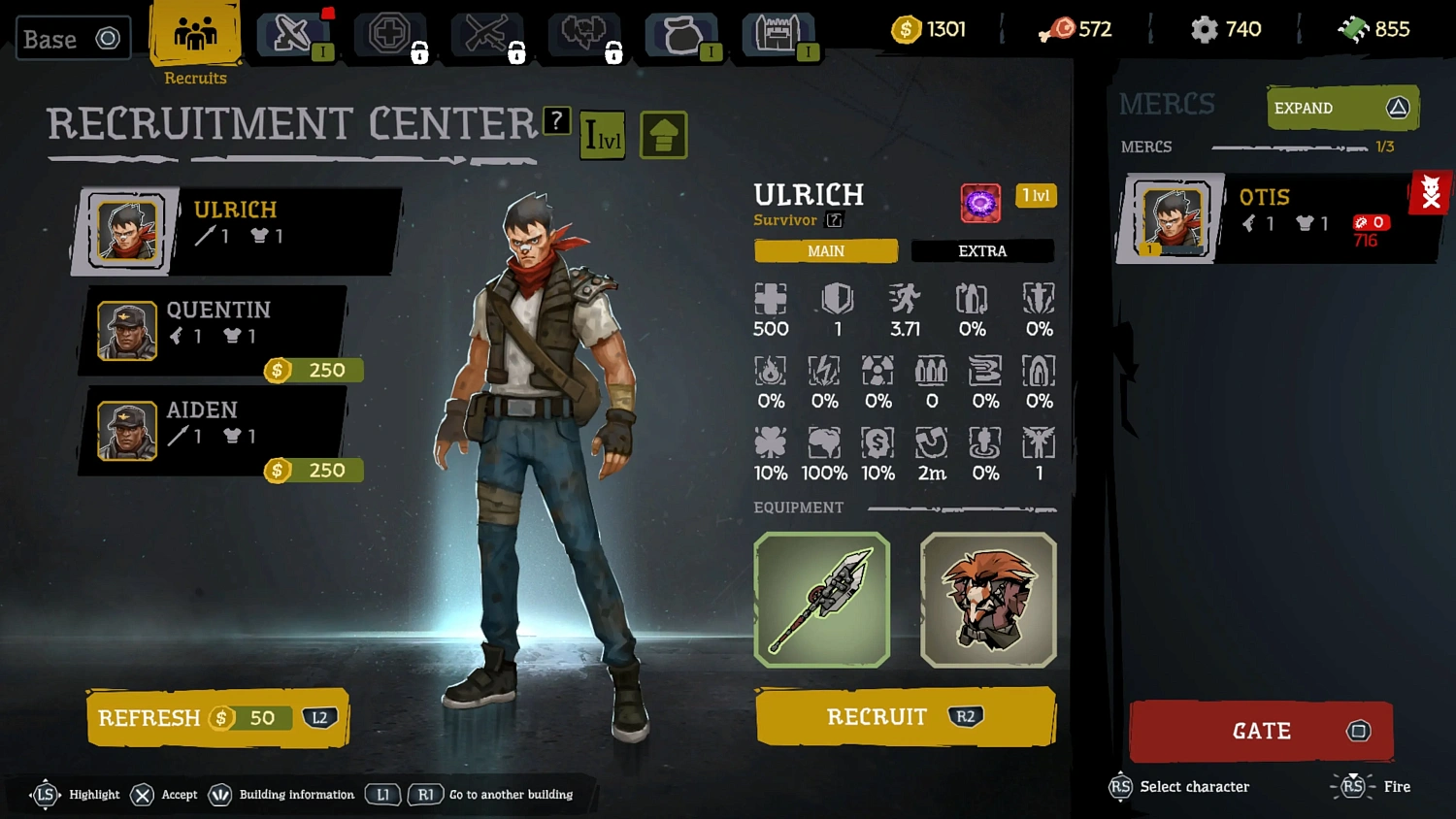The width and height of the screenshot is (1456, 819).
Task: Go to the Gate
Action: (1261, 731)
